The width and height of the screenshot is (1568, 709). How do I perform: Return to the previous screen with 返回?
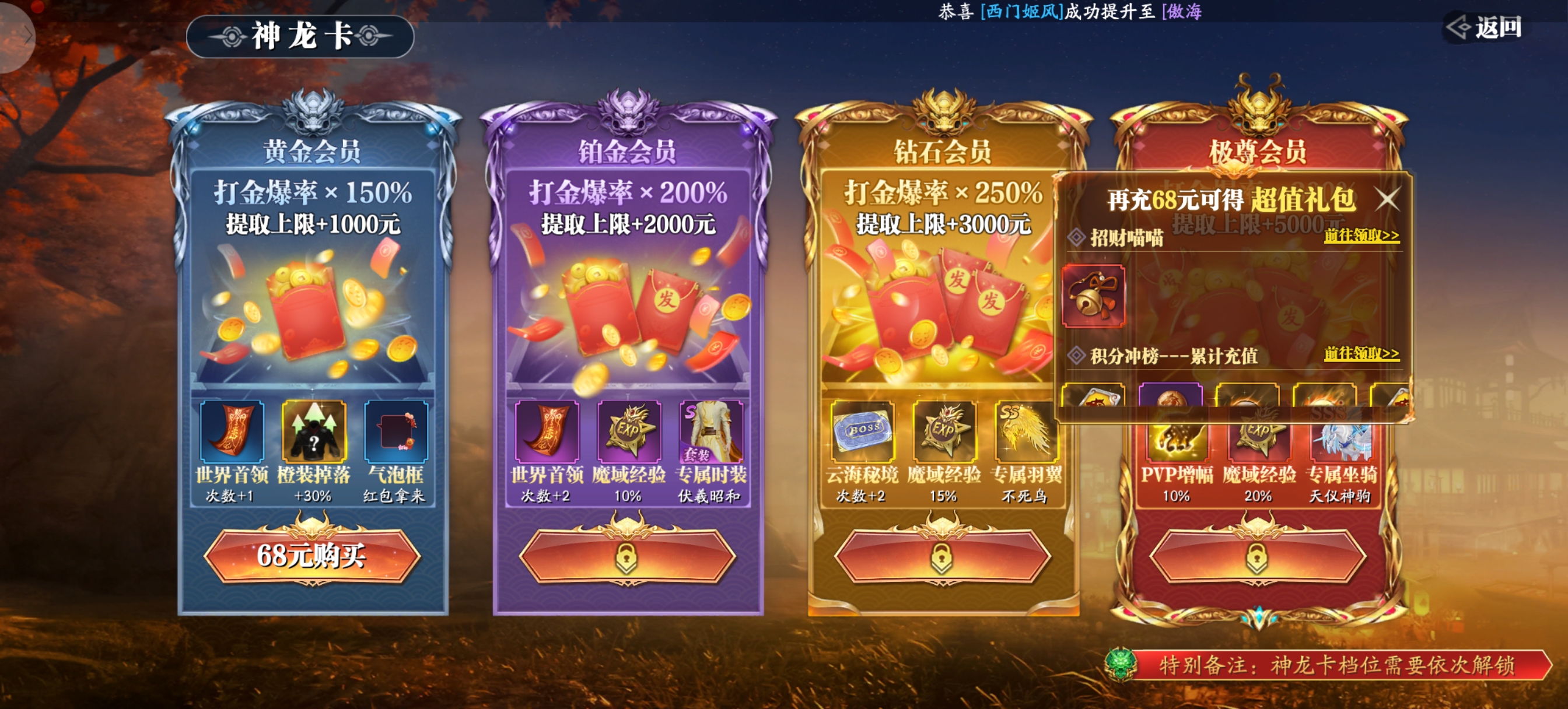(1485, 27)
